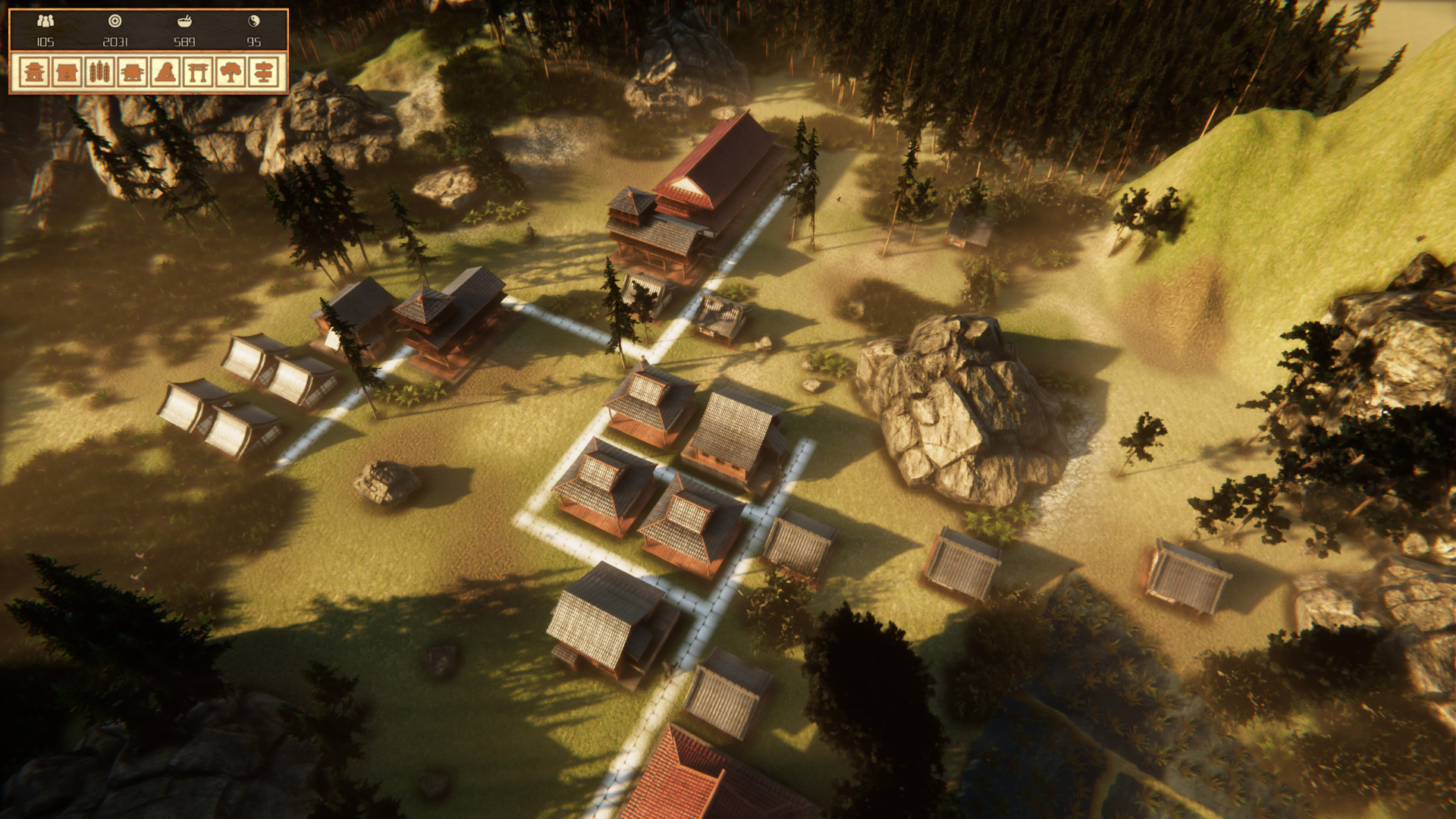Click the torii gate build button
This screenshot has width=1456, height=819.
point(198,73)
